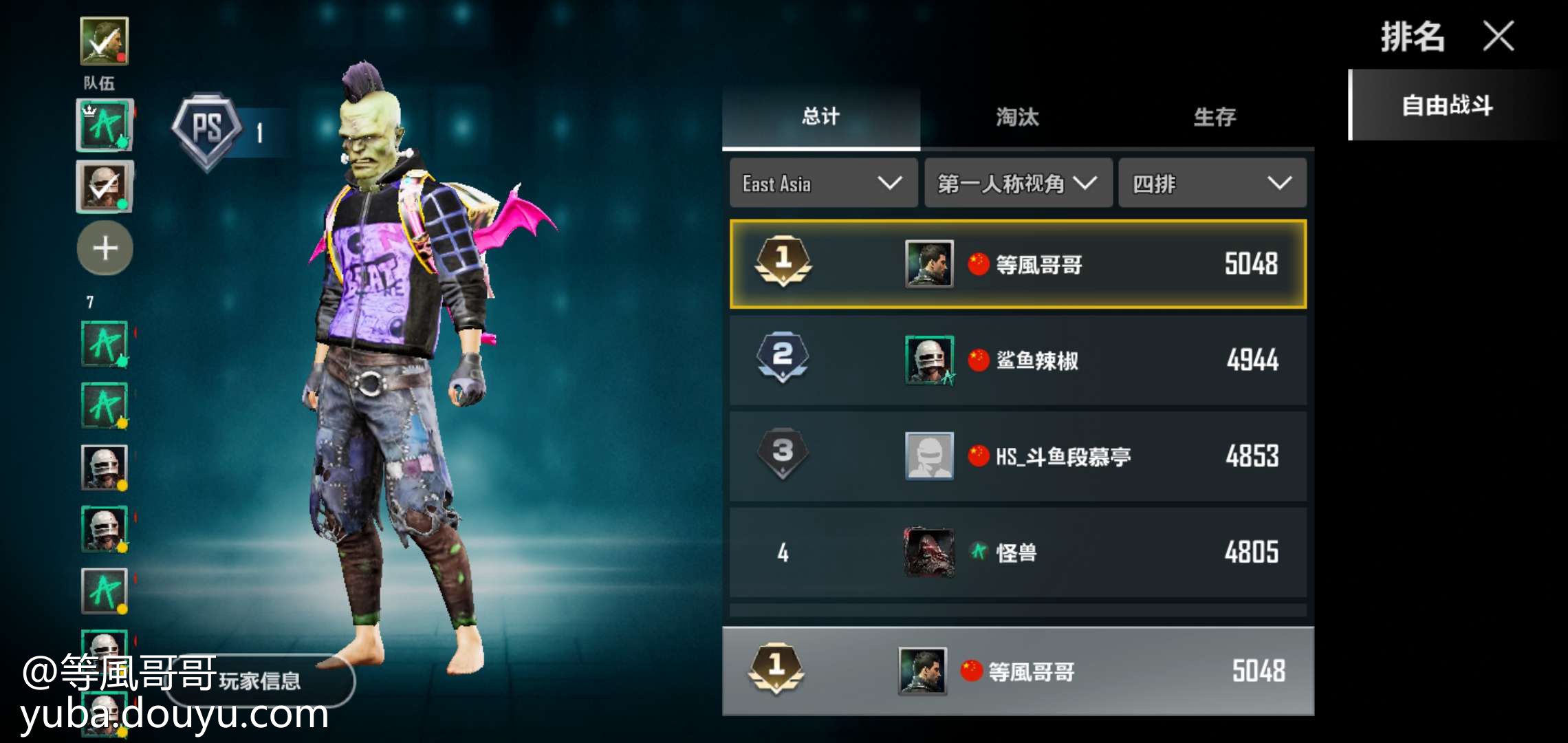The width and height of the screenshot is (1568, 743).
Task: Switch to the 淘汰 tab
Action: click(x=1017, y=117)
